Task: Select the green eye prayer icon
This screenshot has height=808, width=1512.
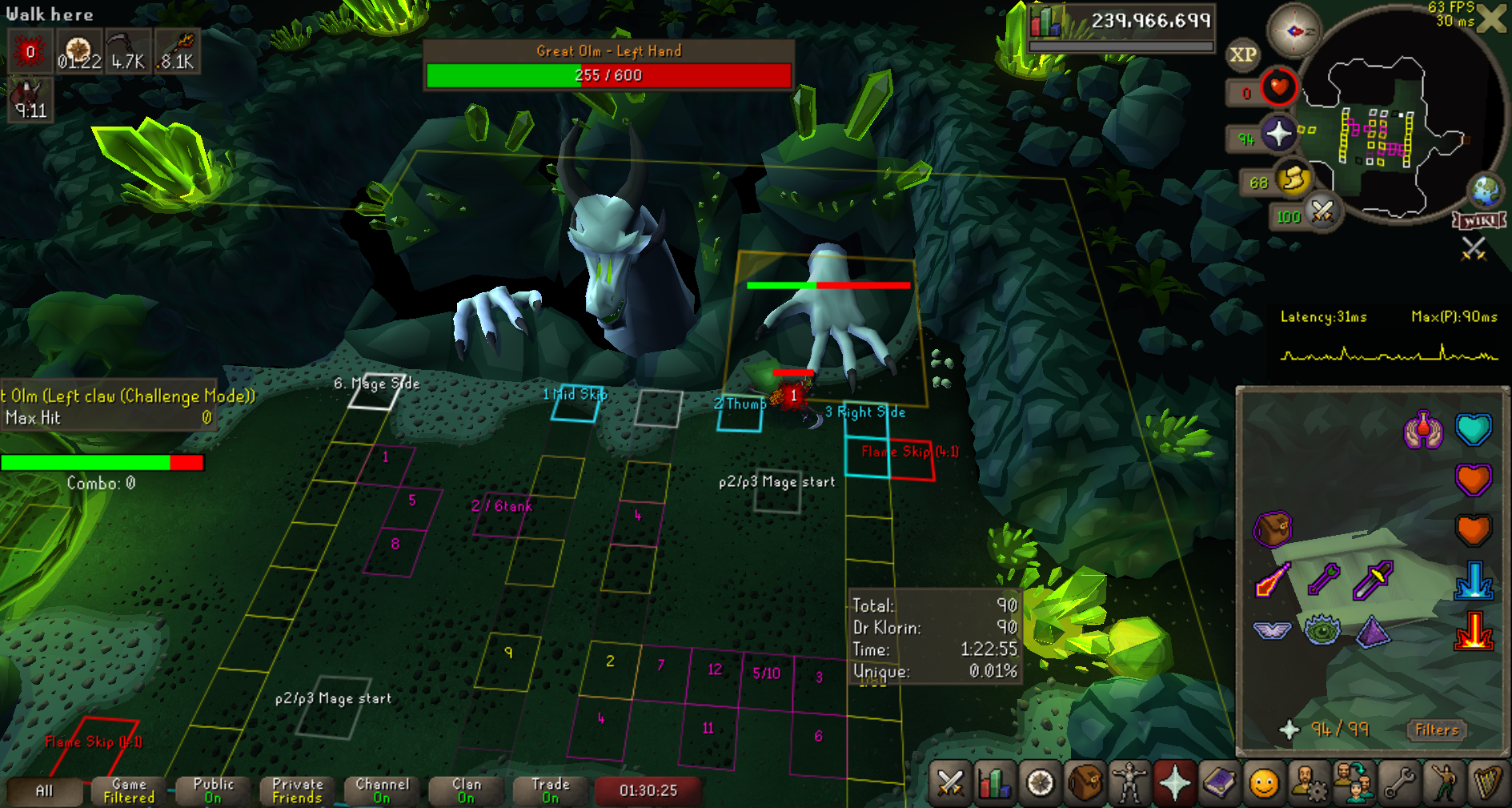Action: tap(1322, 629)
